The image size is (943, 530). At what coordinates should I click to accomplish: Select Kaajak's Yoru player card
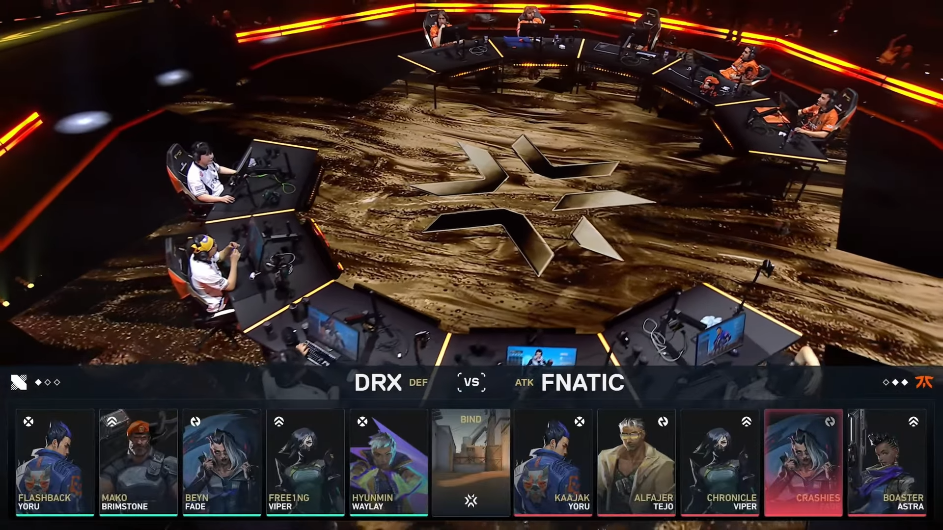click(554, 461)
